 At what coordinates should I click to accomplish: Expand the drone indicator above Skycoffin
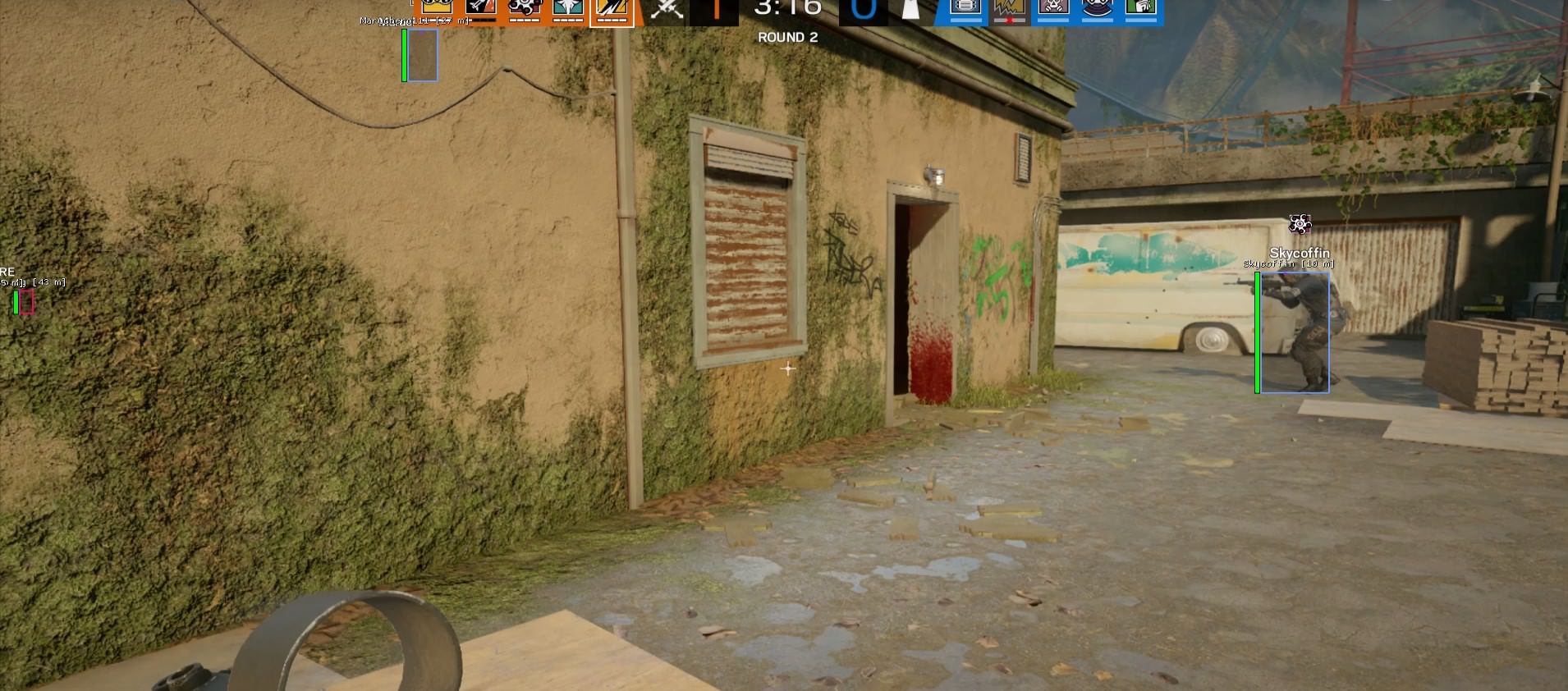click(x=1300, y=223)
